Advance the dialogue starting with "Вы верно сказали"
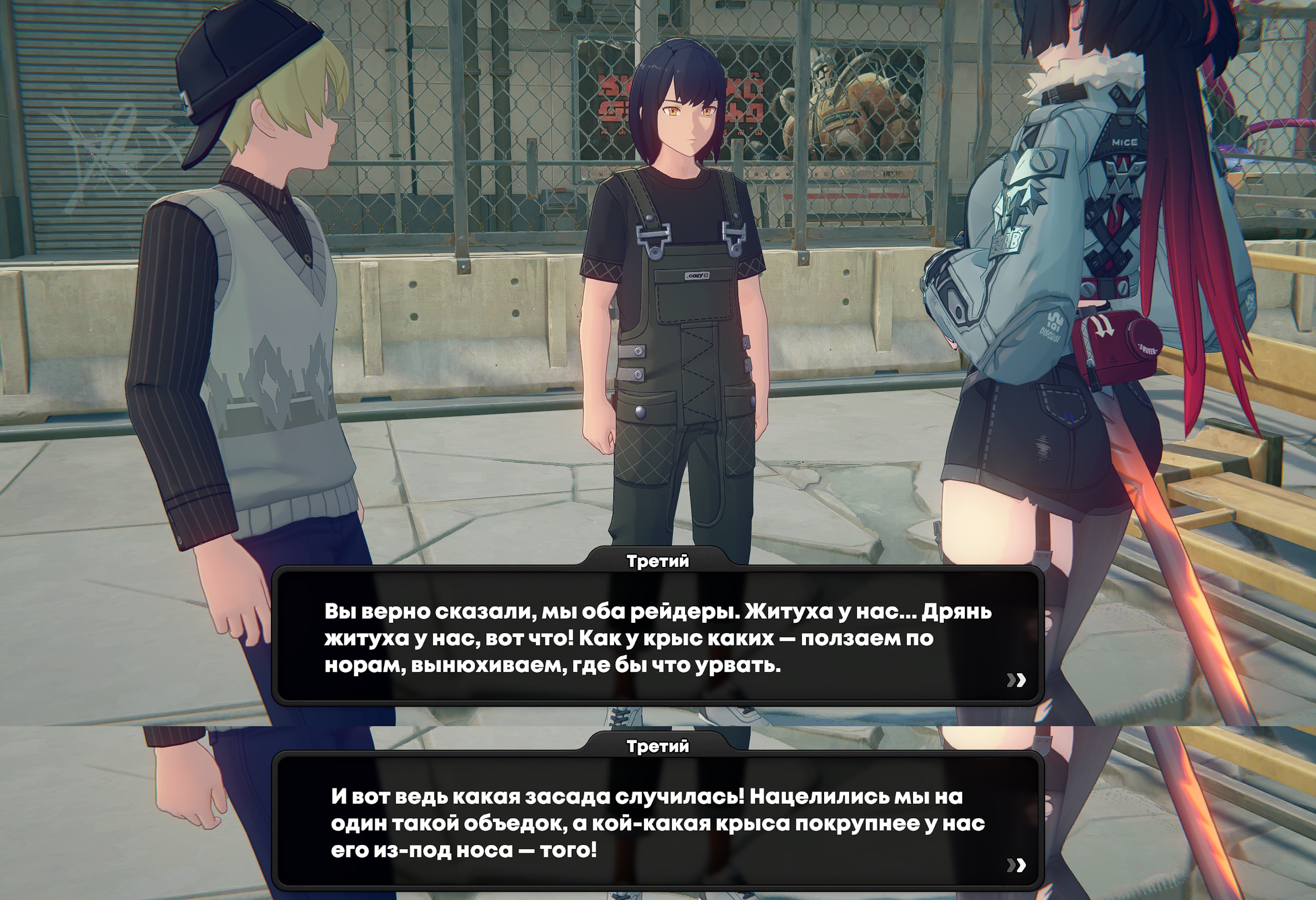Image resolution: width=1316 pixels, height=900 pixels. [x=1016, y=680]
